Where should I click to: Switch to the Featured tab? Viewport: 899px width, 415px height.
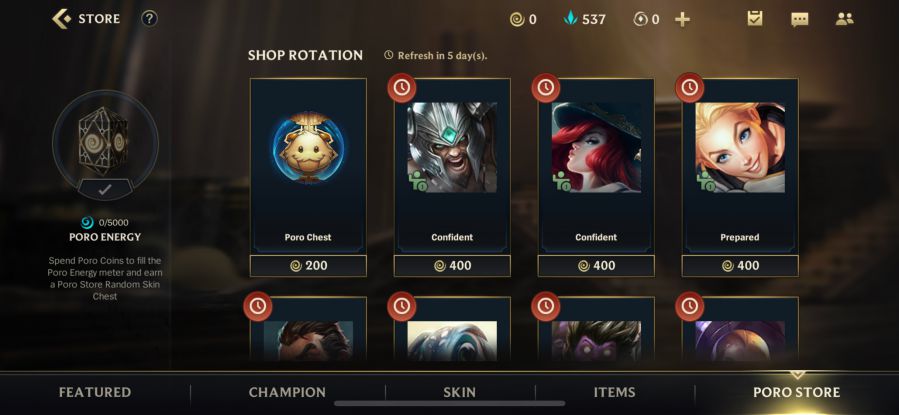click(95, 392)
